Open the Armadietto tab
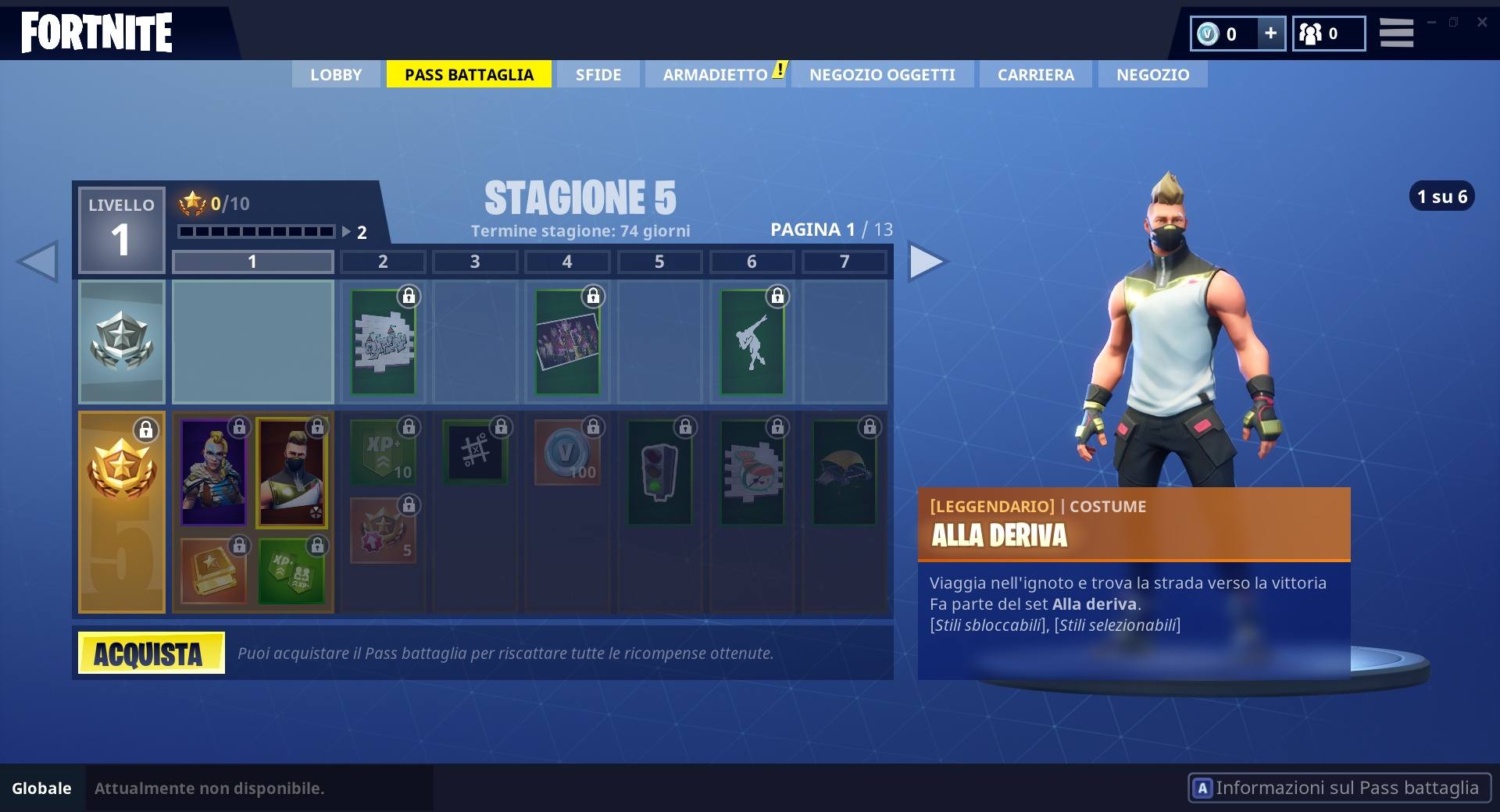The height and width of the screenshot is (812, 1500). coord(716,75)
